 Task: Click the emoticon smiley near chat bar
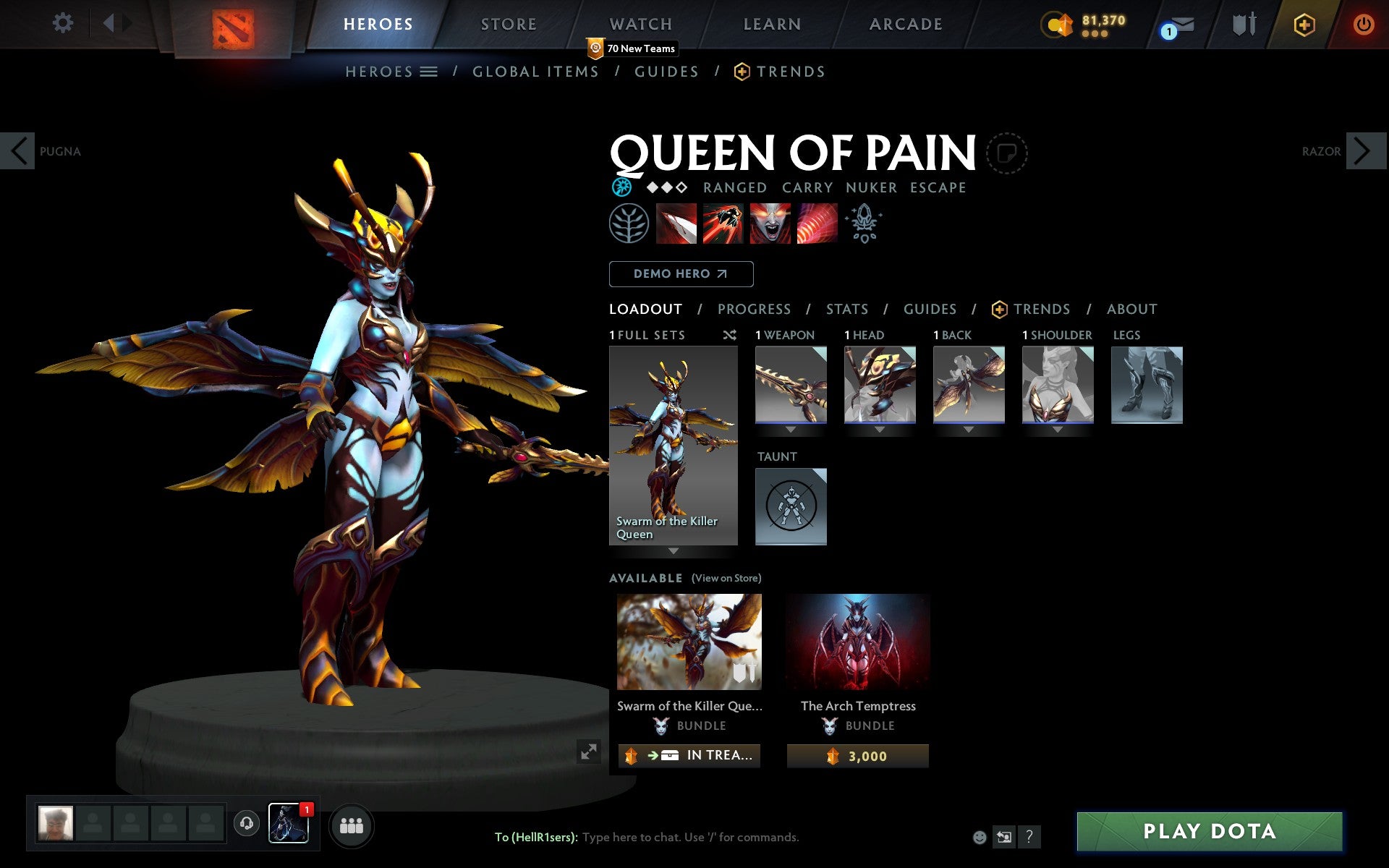tap(980, 837)
